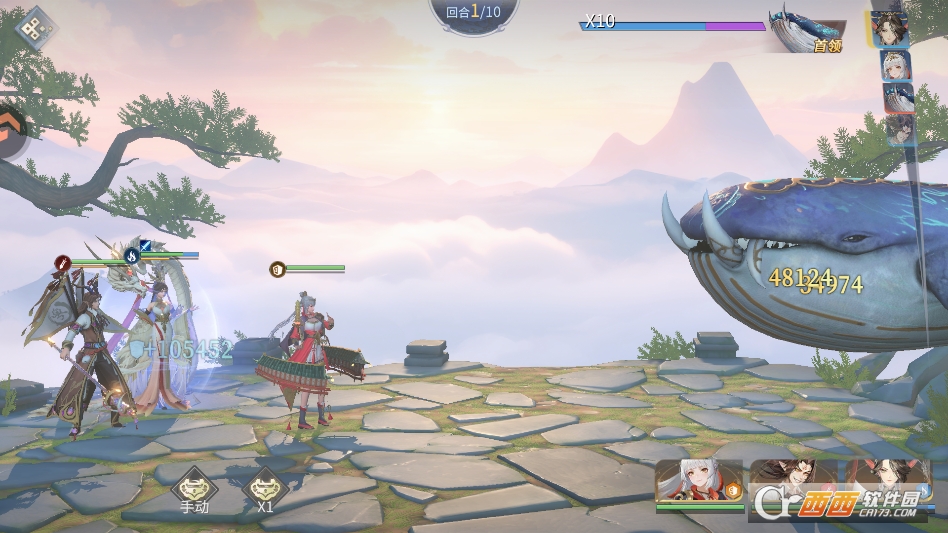This screenshot has width=948, height=533.
Task: Click the bottom turn order portrait
Action: pos(900,130)
